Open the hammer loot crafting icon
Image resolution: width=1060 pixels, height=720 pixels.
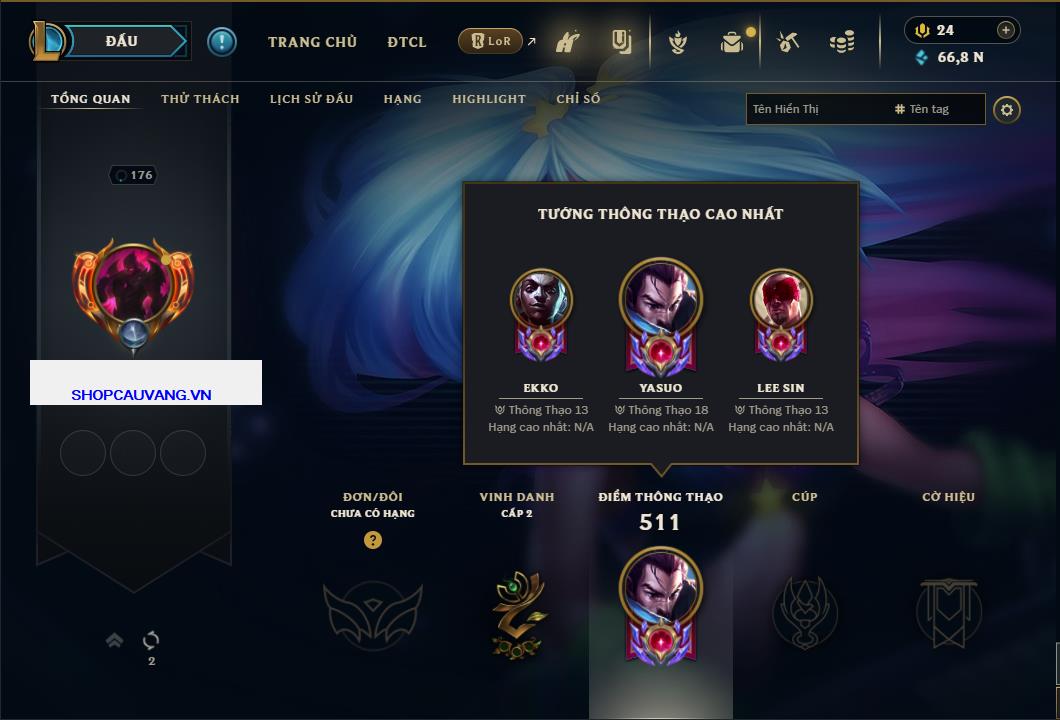[x=788, y=42]
